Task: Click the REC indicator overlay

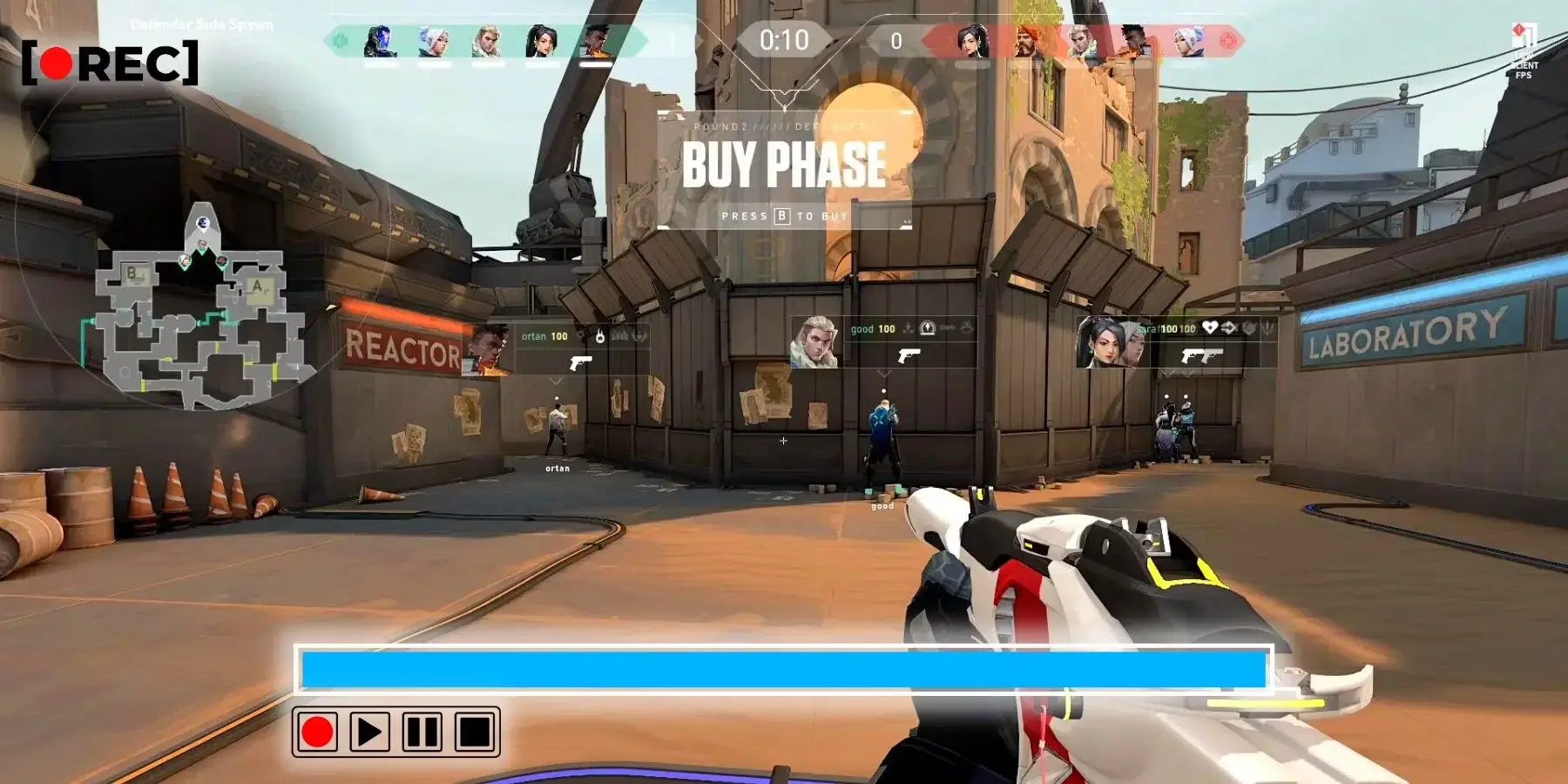Action: [111, 63]
